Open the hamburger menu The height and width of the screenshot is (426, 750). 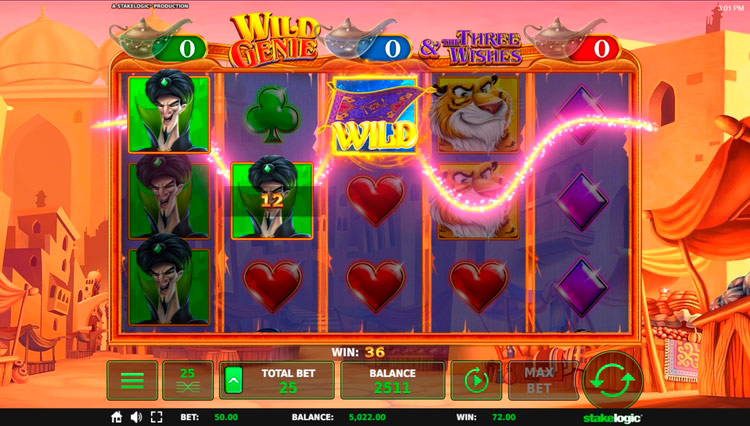(x=132, y=380)
